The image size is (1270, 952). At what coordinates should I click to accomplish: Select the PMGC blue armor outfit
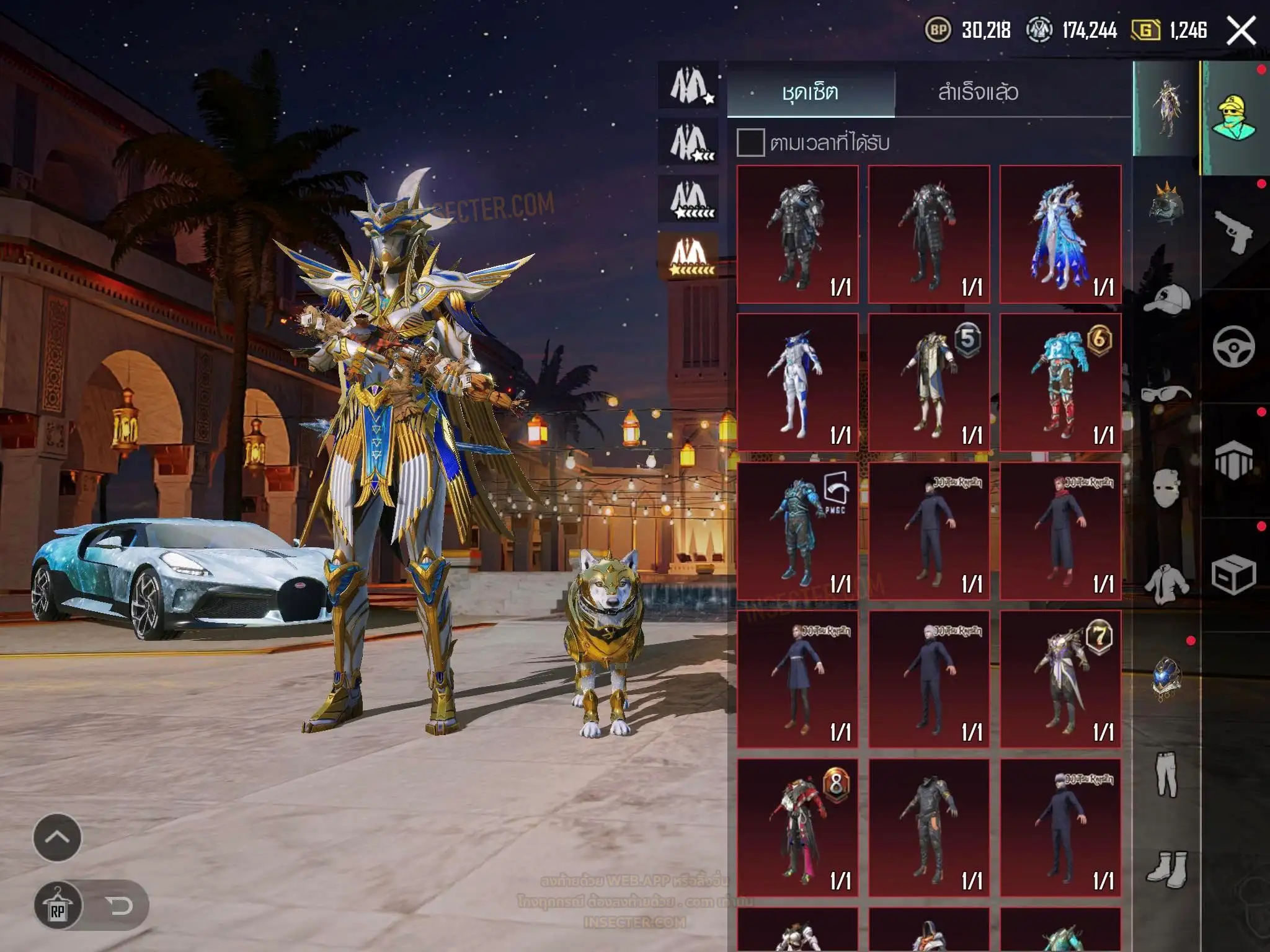(797, 531)
